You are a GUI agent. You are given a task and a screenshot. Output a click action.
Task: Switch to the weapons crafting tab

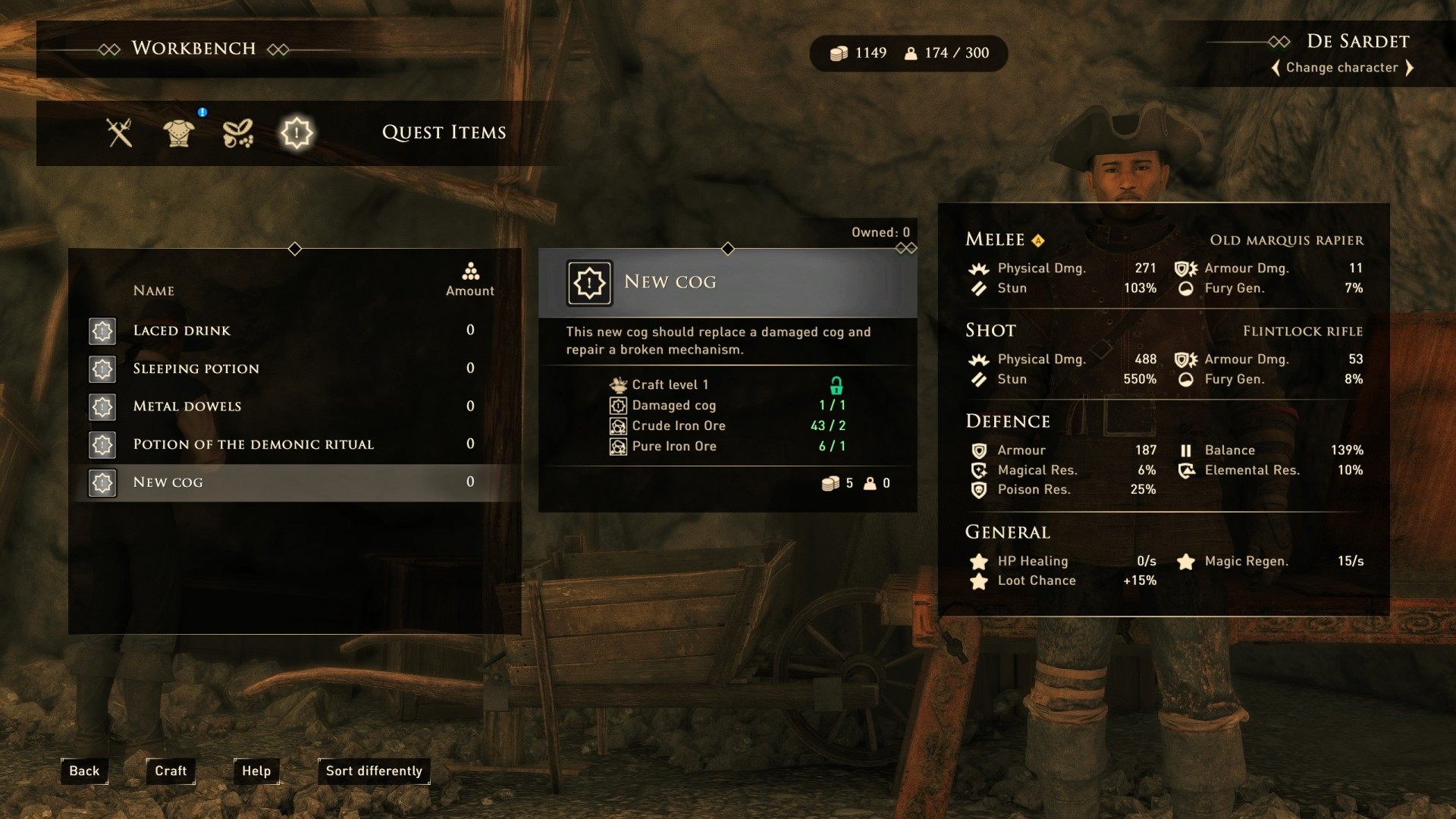click(x=120, y=133)
